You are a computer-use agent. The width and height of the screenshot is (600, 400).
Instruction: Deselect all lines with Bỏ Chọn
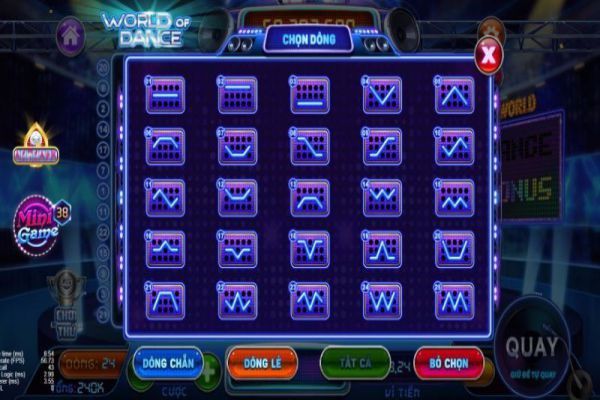[x=448, y=362]
